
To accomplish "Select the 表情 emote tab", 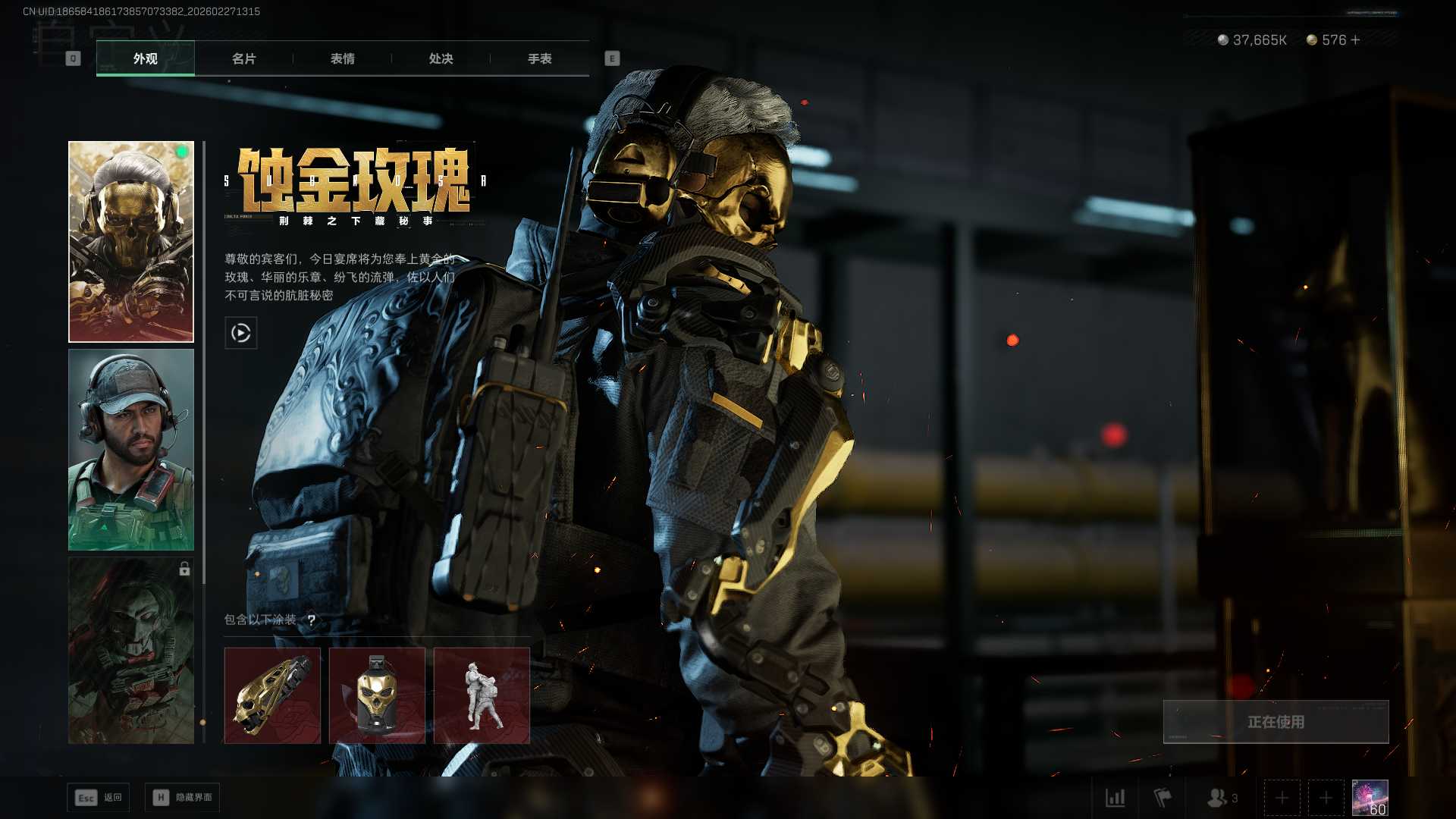I will click(342, 58).
